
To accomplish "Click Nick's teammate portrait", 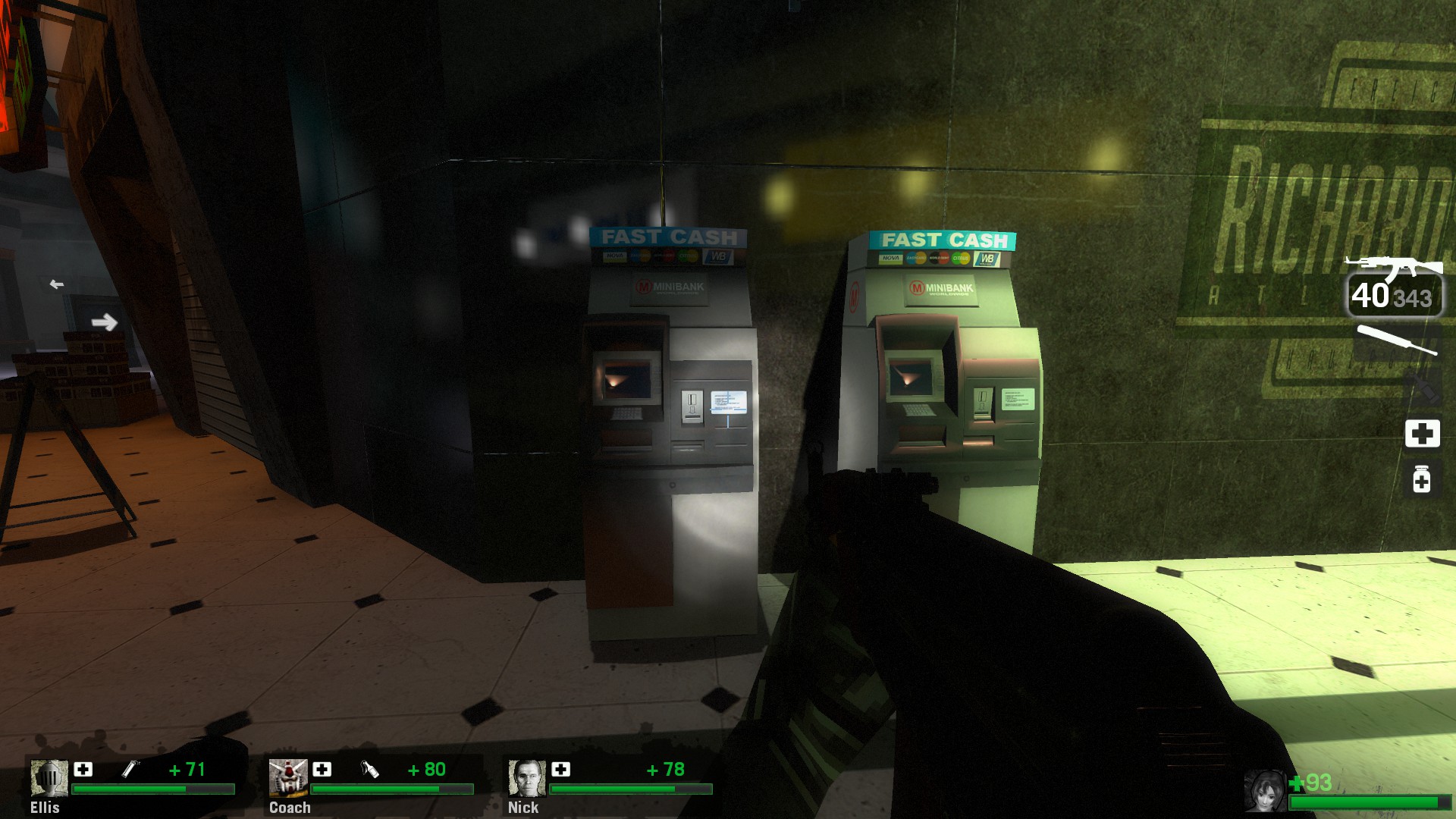I will click(x=527, y=778).
